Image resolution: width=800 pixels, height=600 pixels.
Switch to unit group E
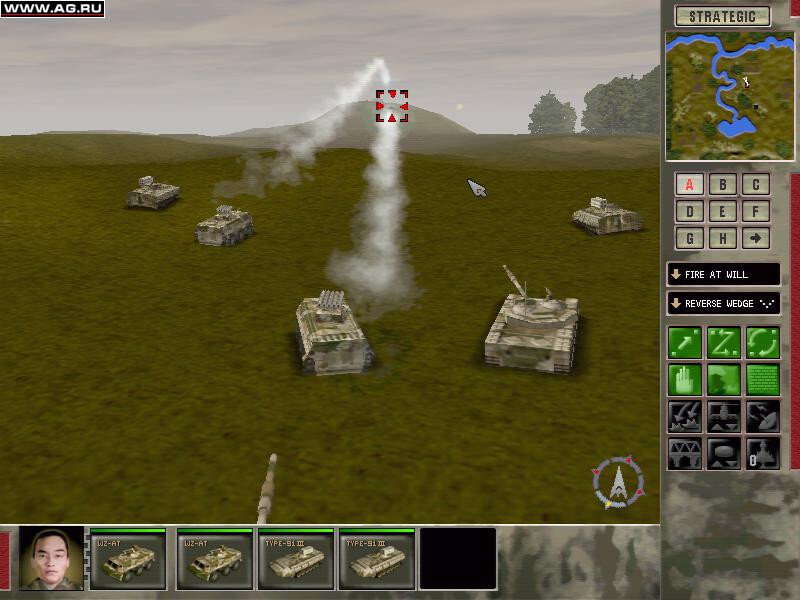coord(722,211)
